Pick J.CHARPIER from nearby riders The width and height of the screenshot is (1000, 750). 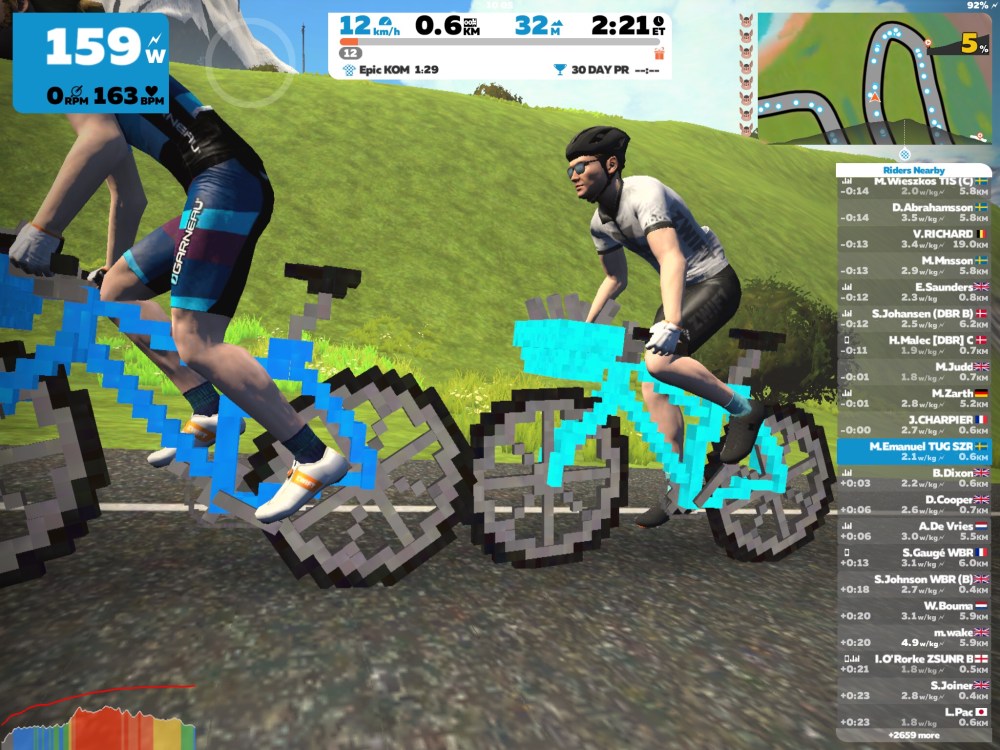pos(913,424)
